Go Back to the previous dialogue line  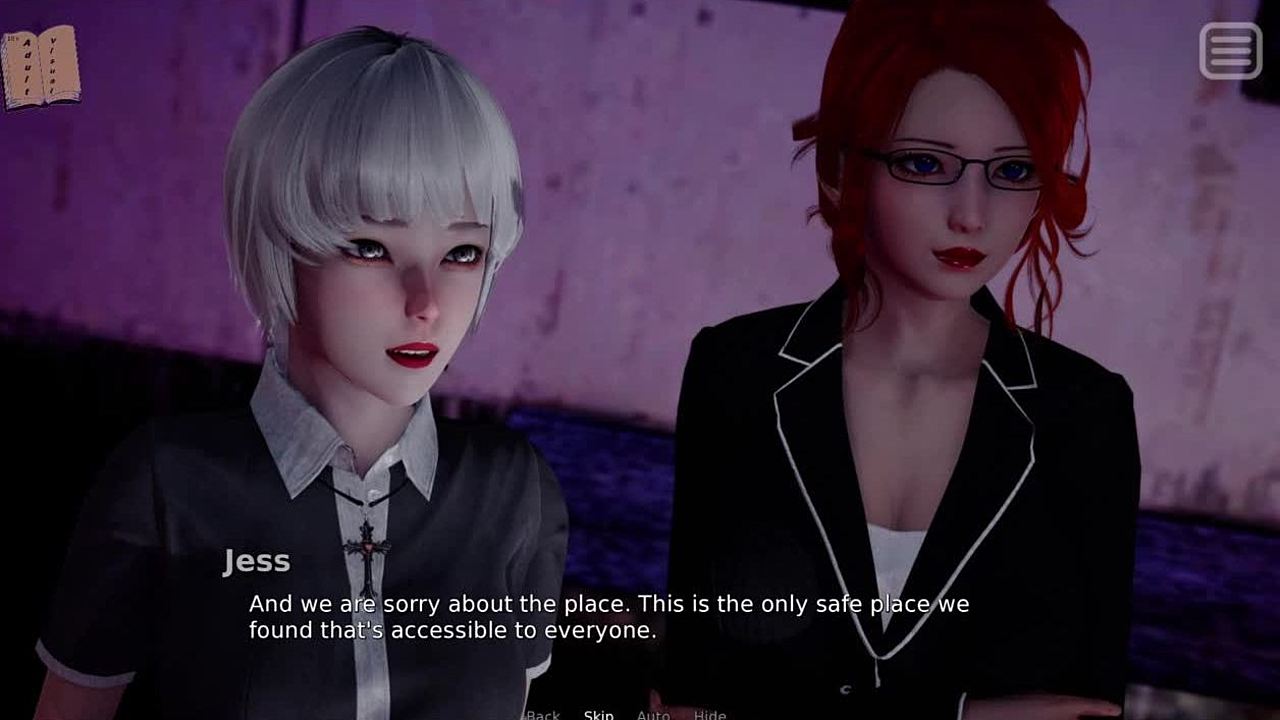(543, 714)
